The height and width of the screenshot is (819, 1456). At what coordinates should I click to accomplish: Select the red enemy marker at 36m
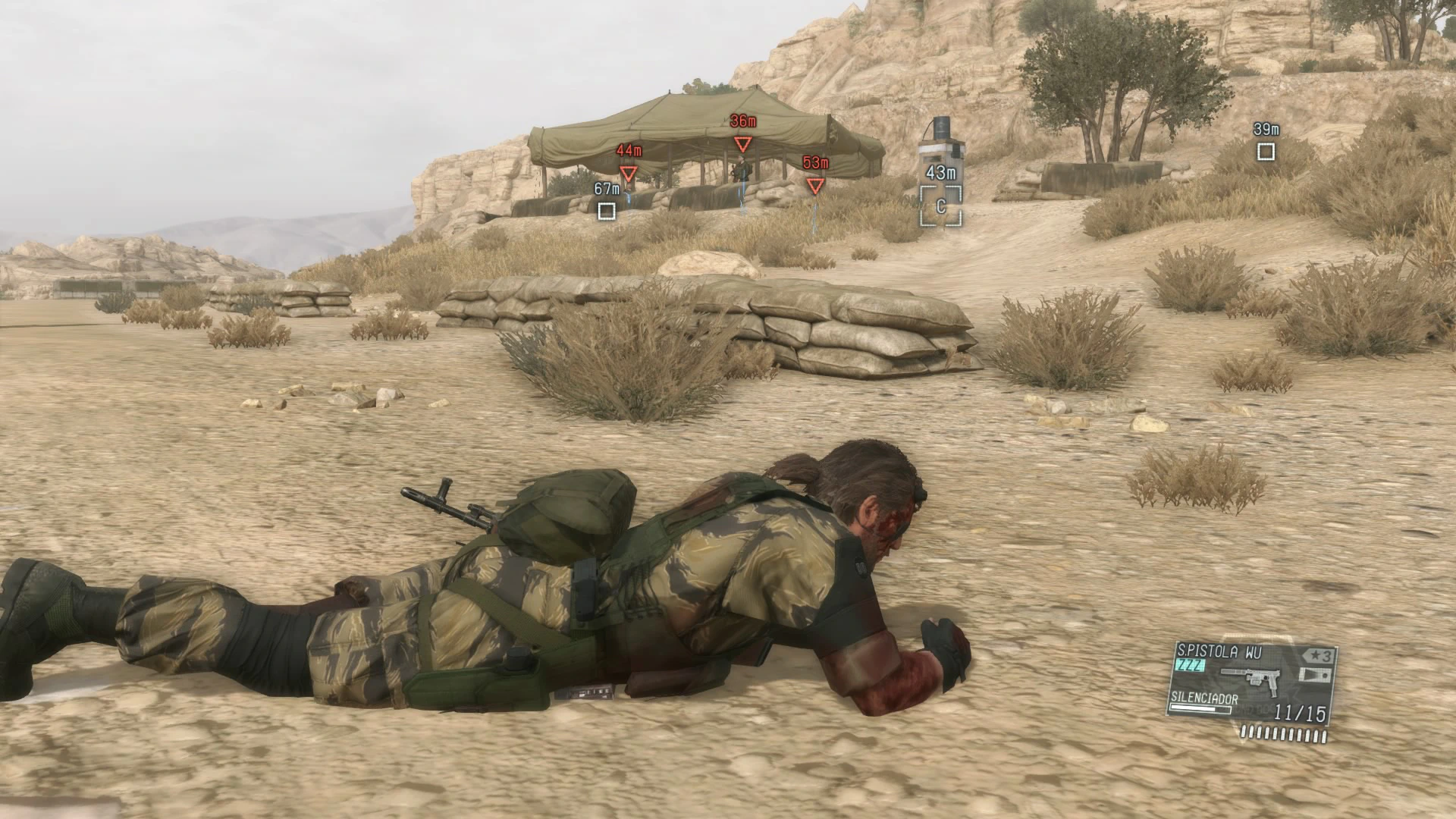coord(742,145)
